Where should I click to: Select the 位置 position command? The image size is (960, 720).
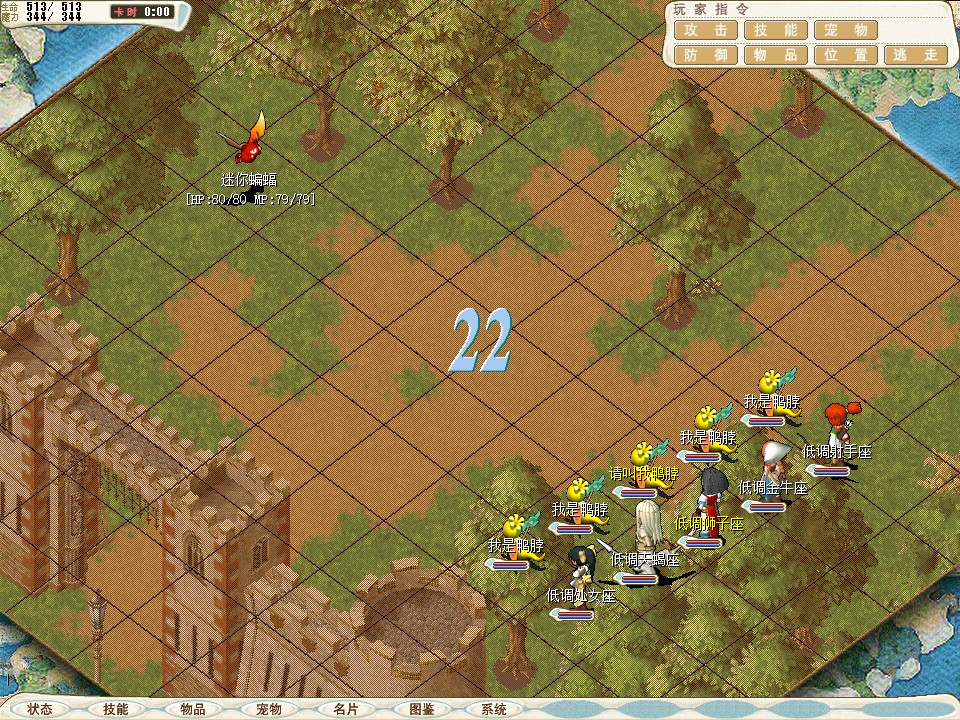point(845,56)
